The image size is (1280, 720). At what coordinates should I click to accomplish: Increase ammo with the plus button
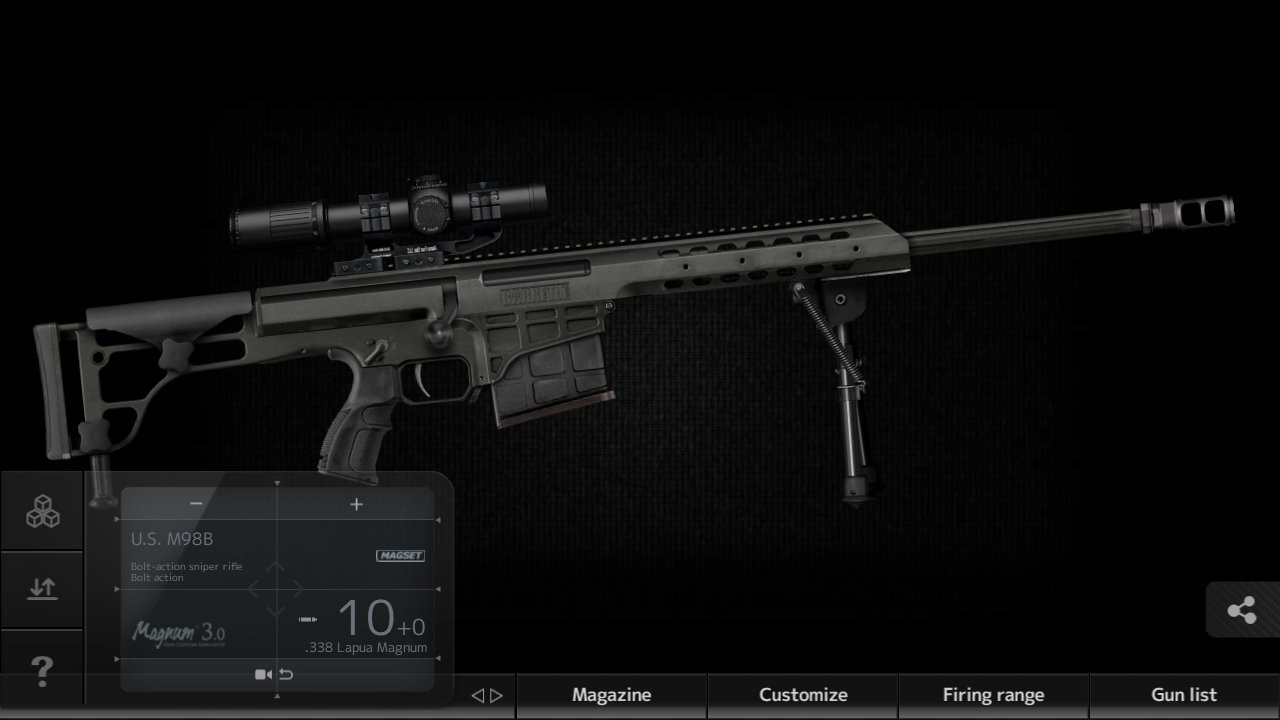coord(356,503)
